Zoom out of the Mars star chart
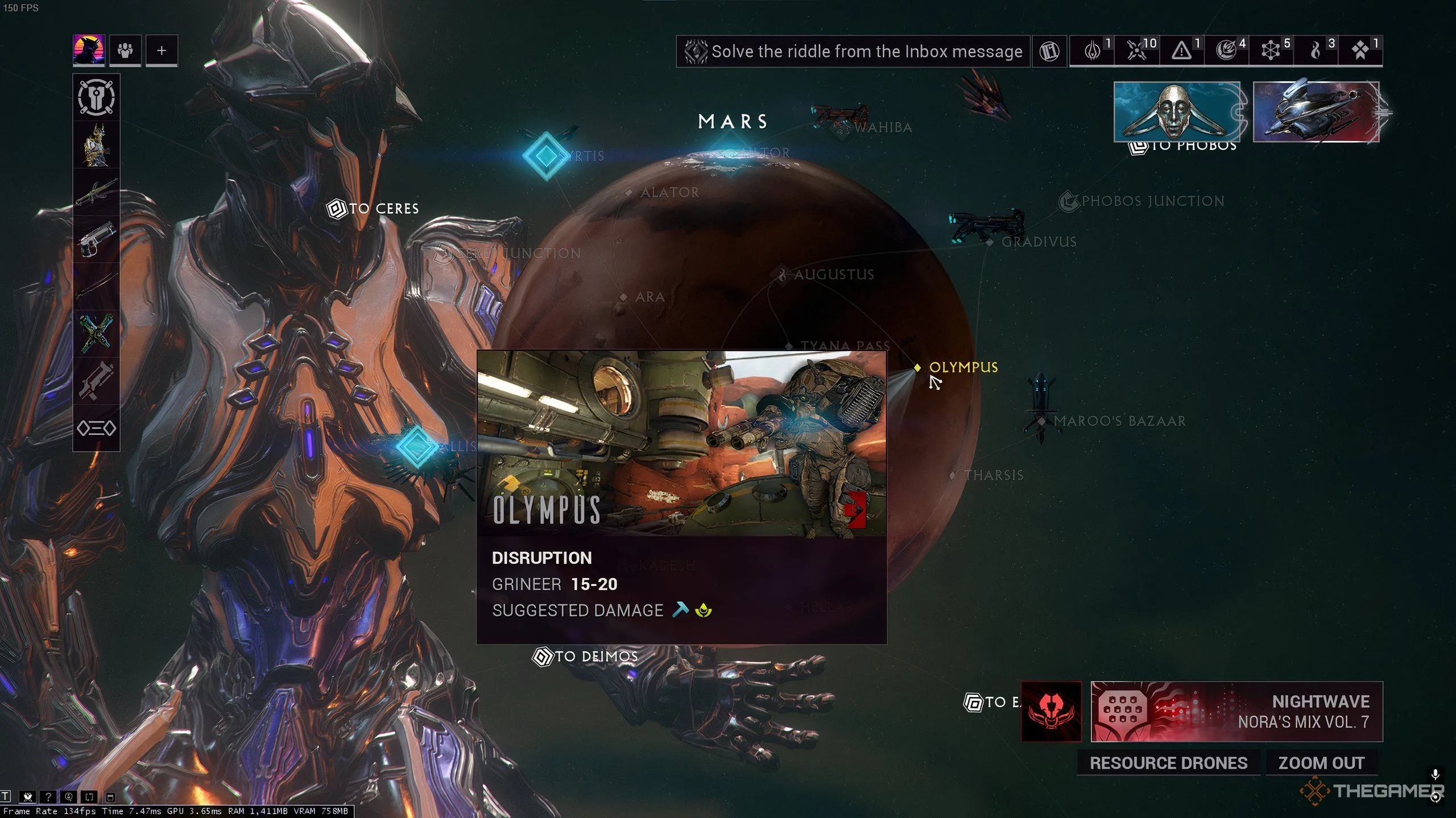 (1321, 763)
